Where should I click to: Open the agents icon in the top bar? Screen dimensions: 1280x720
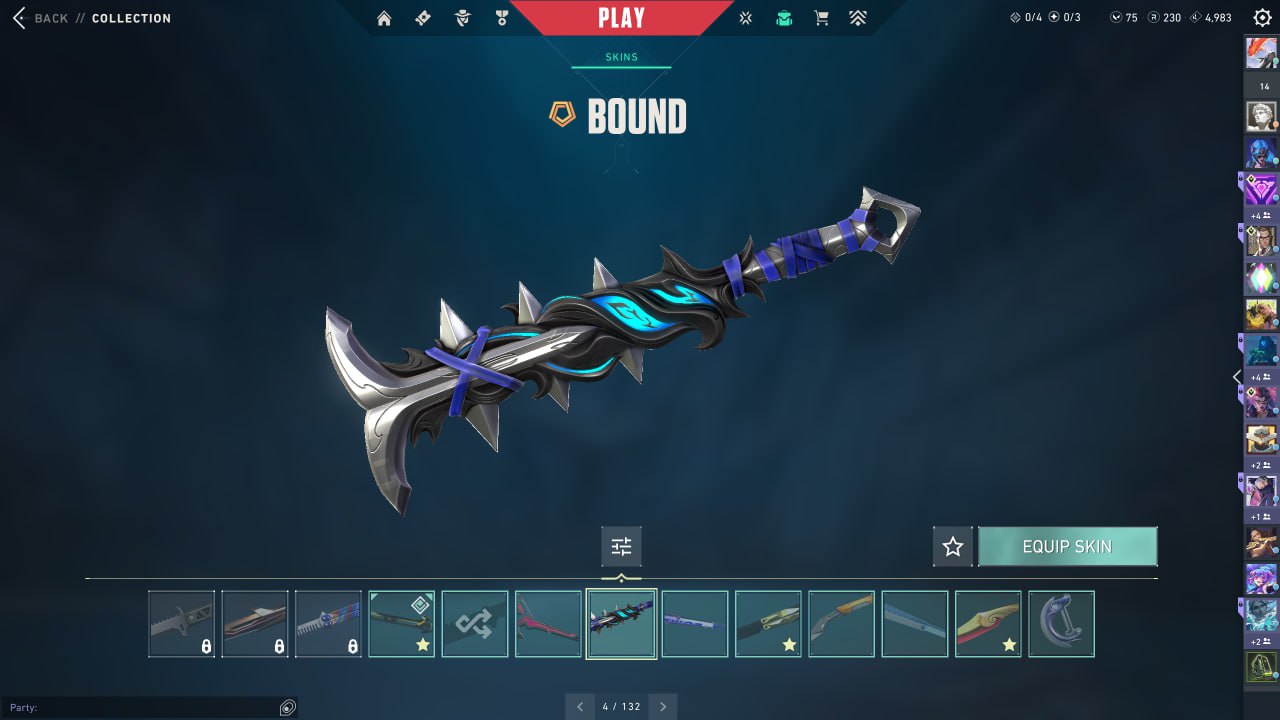coord(462,18)
